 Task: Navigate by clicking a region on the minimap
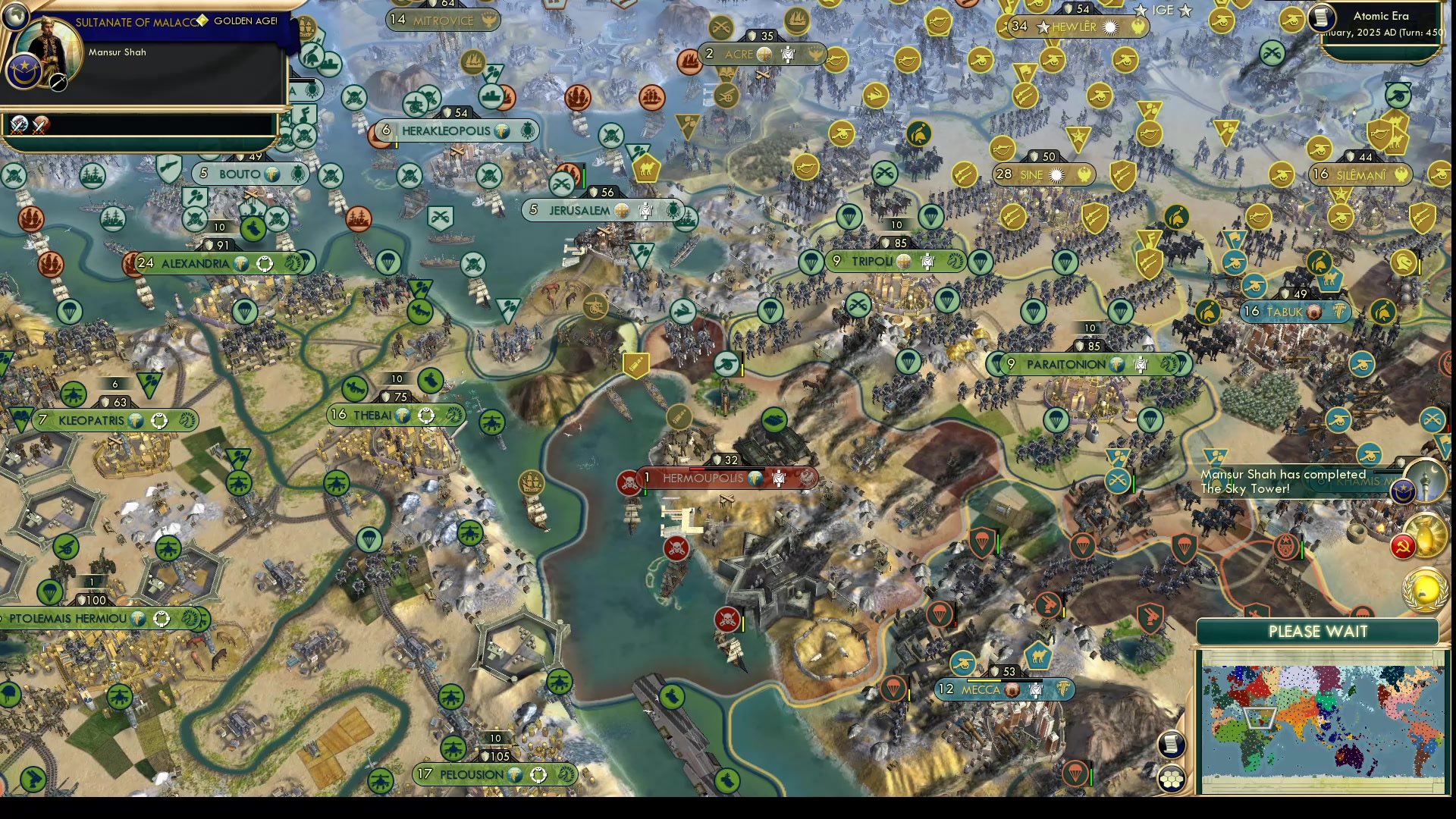click(1323, 720)
